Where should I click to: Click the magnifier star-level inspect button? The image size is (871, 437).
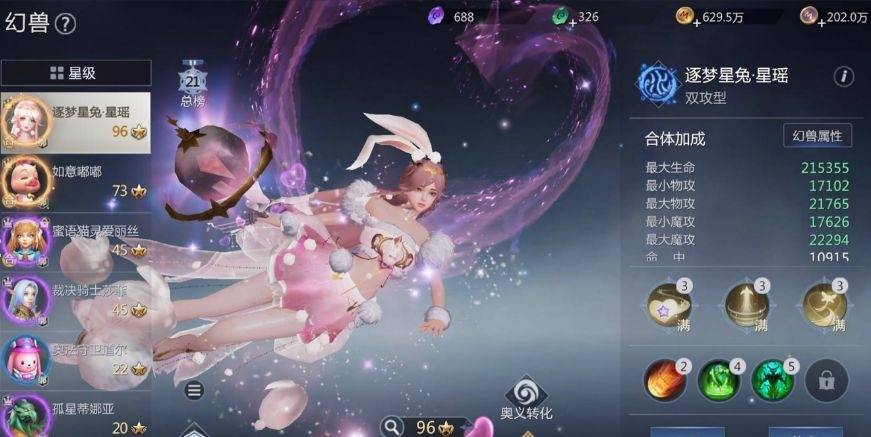coord(392,427)
